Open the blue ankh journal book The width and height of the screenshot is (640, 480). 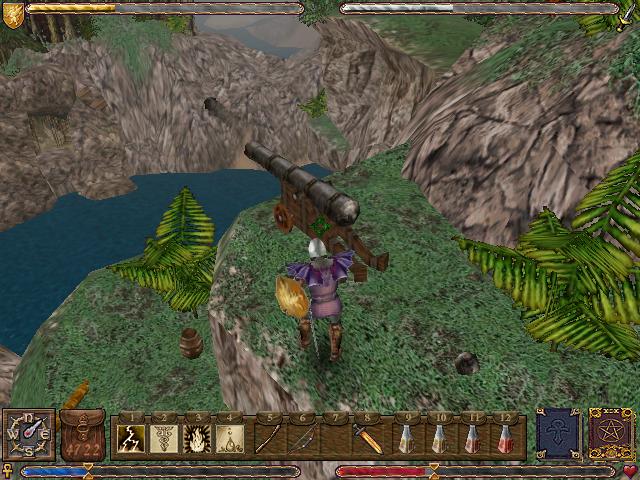pyautogui.click(x=556, y=433)
